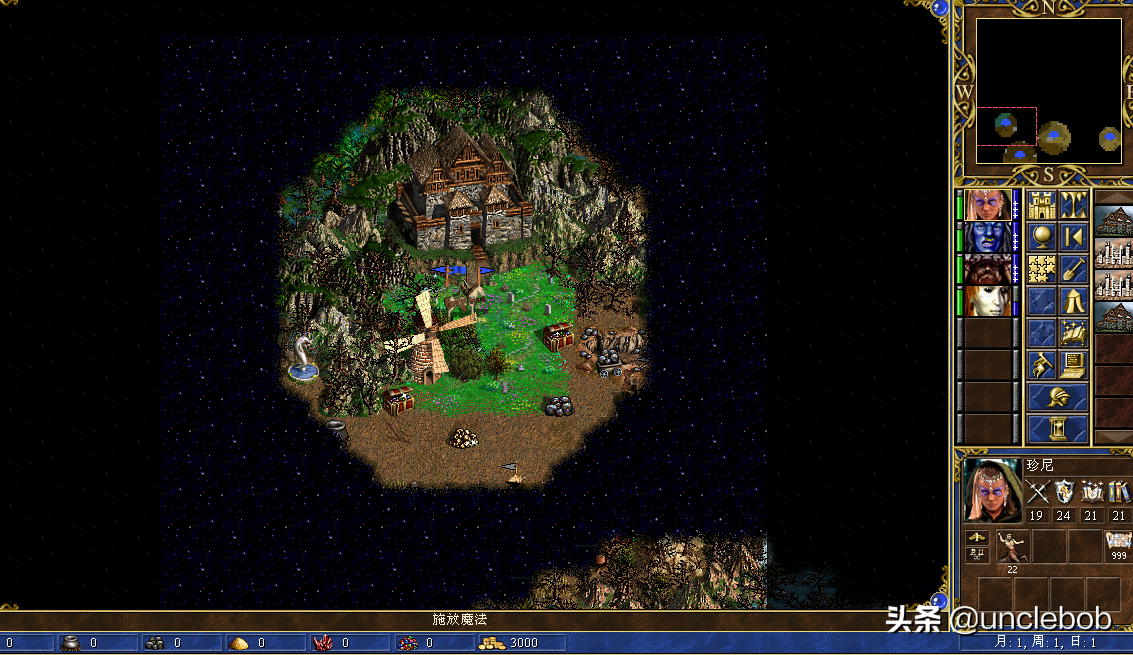The width and height of the screenshot is (1133, 655).
Task: Click the minimap in the corner
Action: point(1049,91)
